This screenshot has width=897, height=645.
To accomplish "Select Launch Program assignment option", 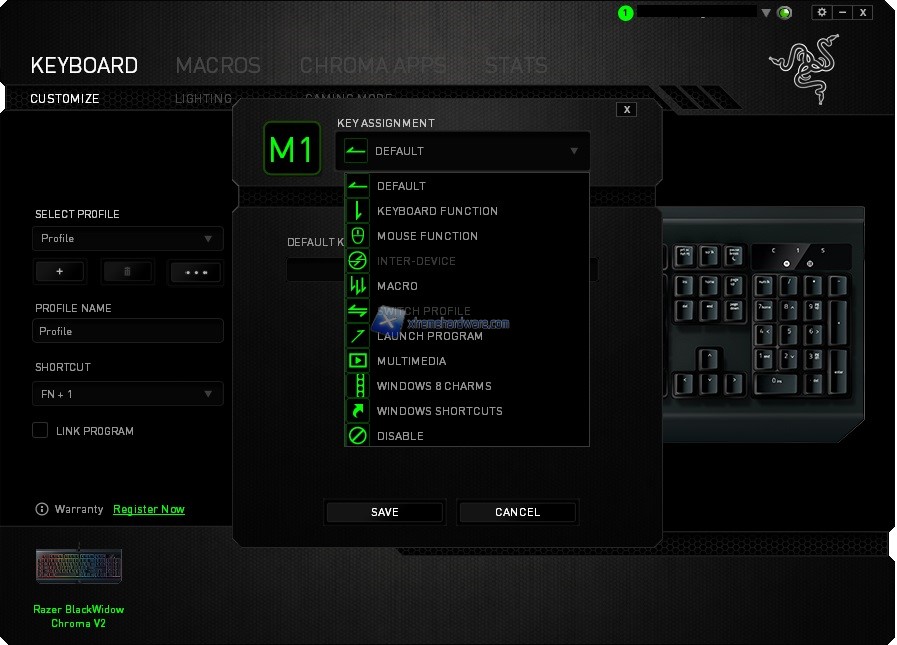I will point(429,336).
